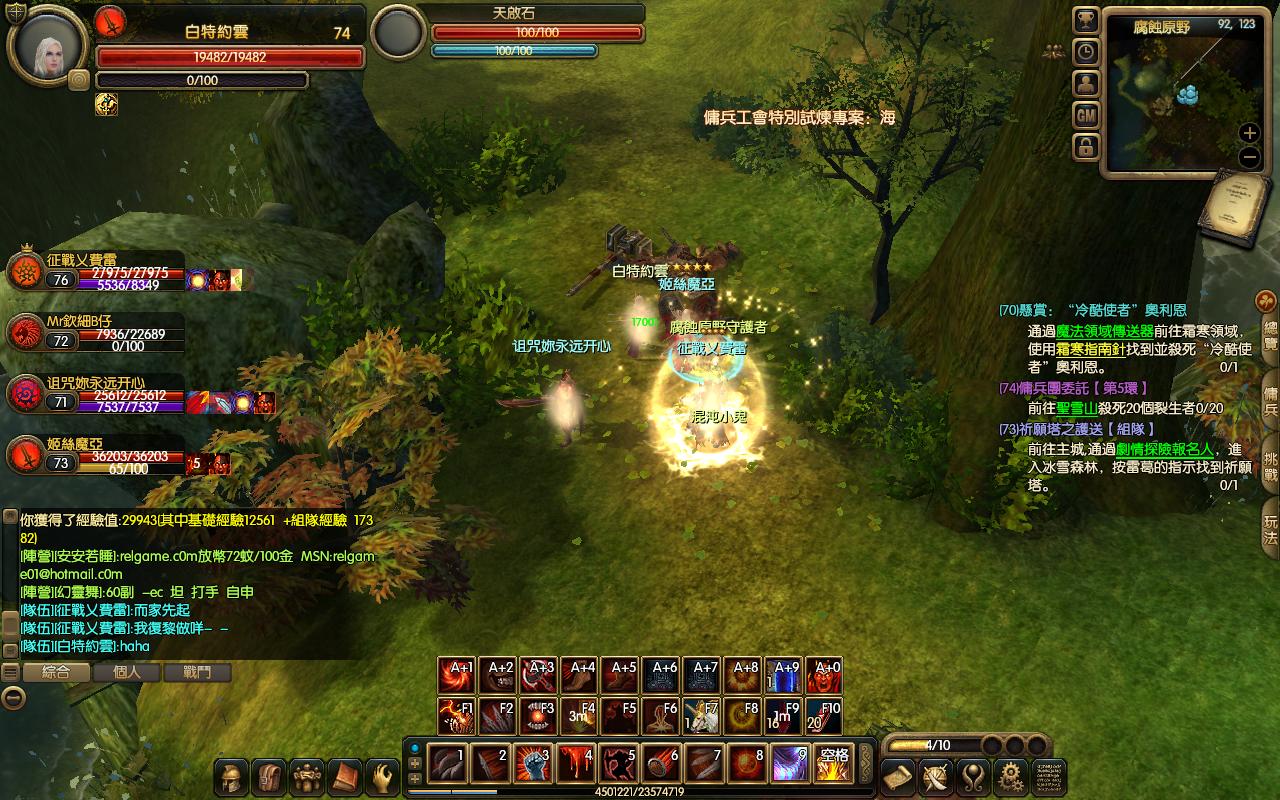Click the 魔法領域傳送器 quest link
Viewport: 1280px width, 800px height.
[1104, 331]
